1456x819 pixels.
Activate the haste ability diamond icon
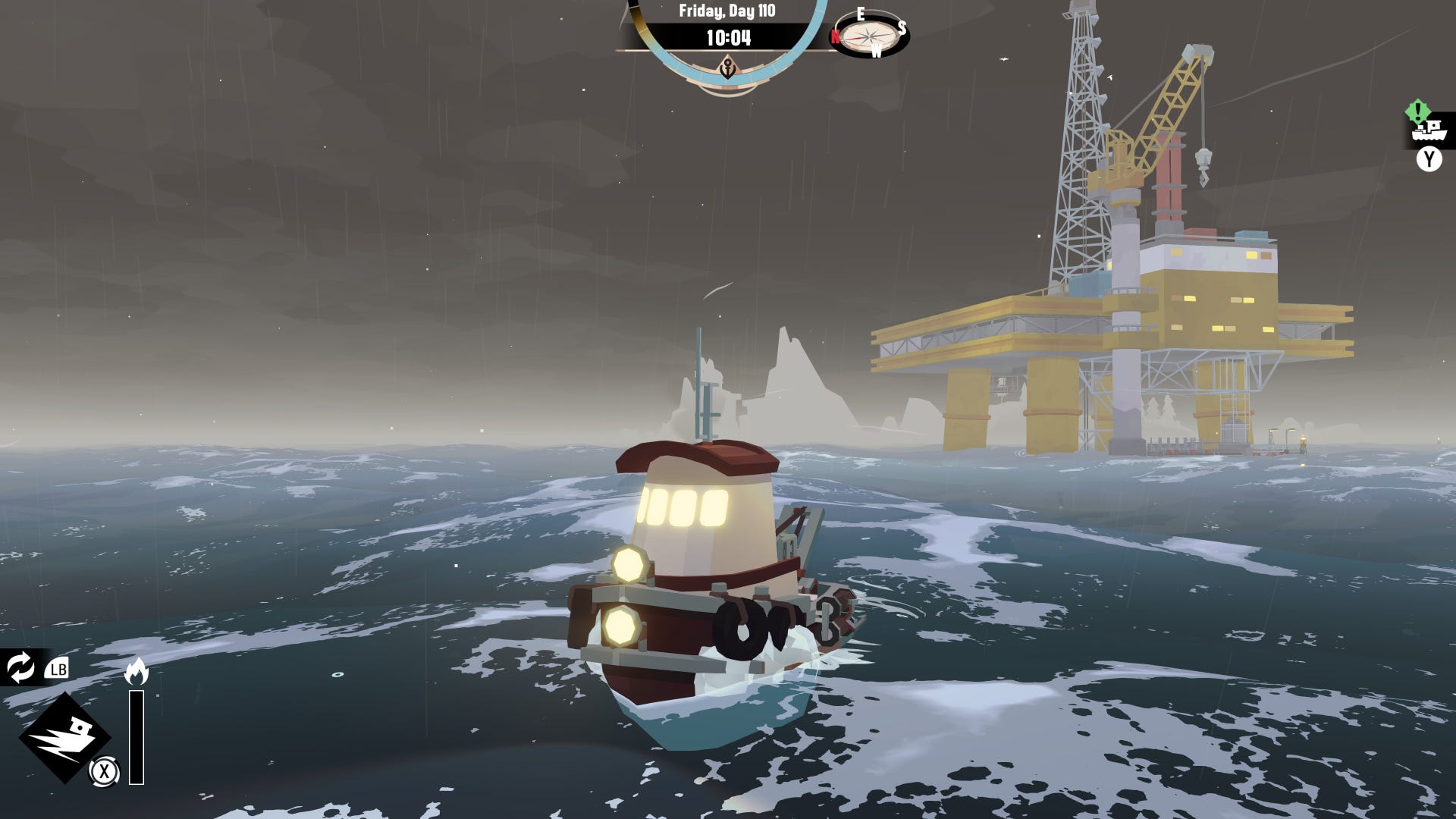coord(64,737)
